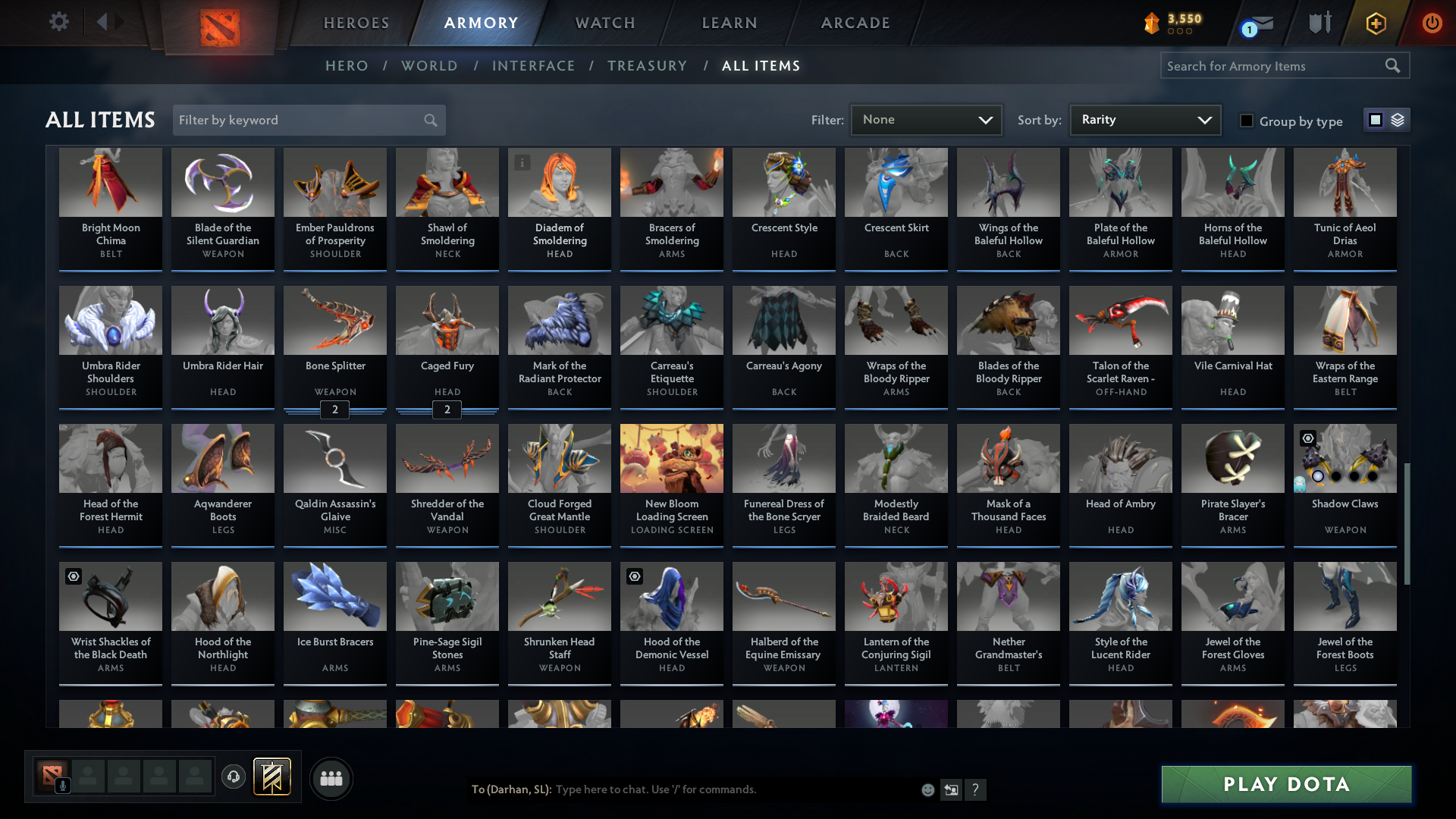Open the battle report shield-and-sword icon
Screen dimensions: 1456x819
pyautogui.click(x=1319, y=22)
